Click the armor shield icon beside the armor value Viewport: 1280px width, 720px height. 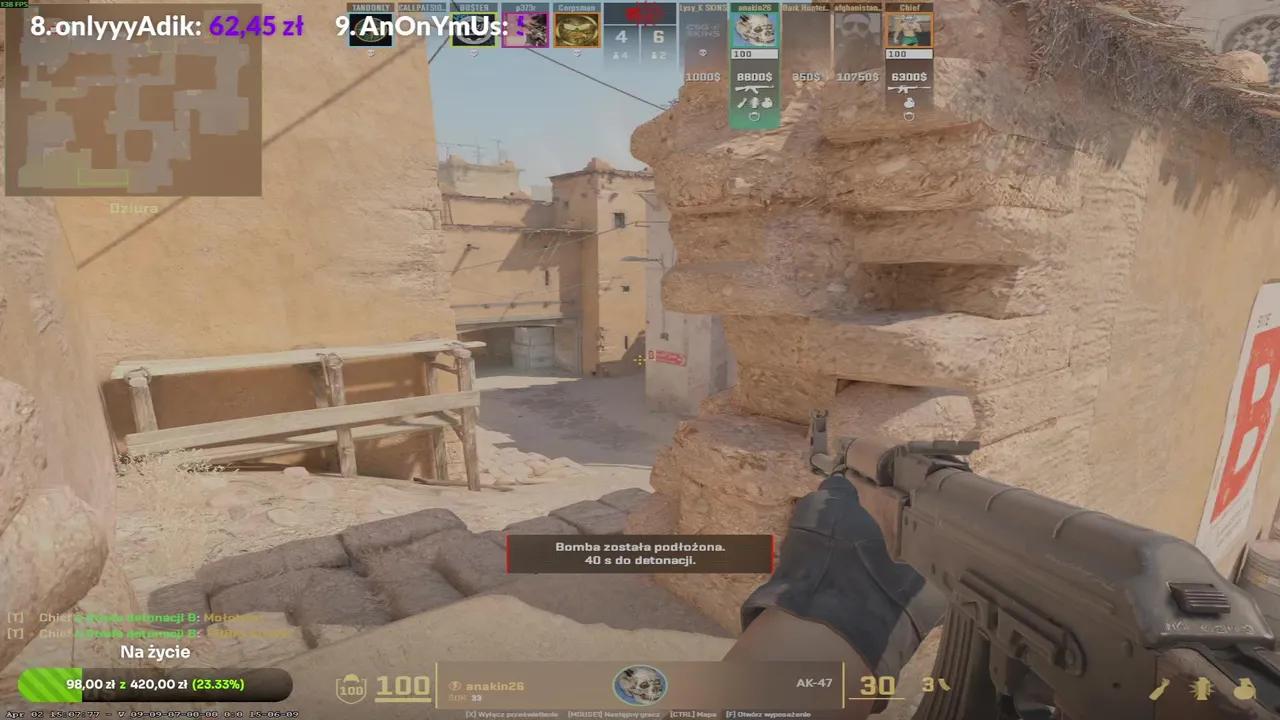coord(350,686)
